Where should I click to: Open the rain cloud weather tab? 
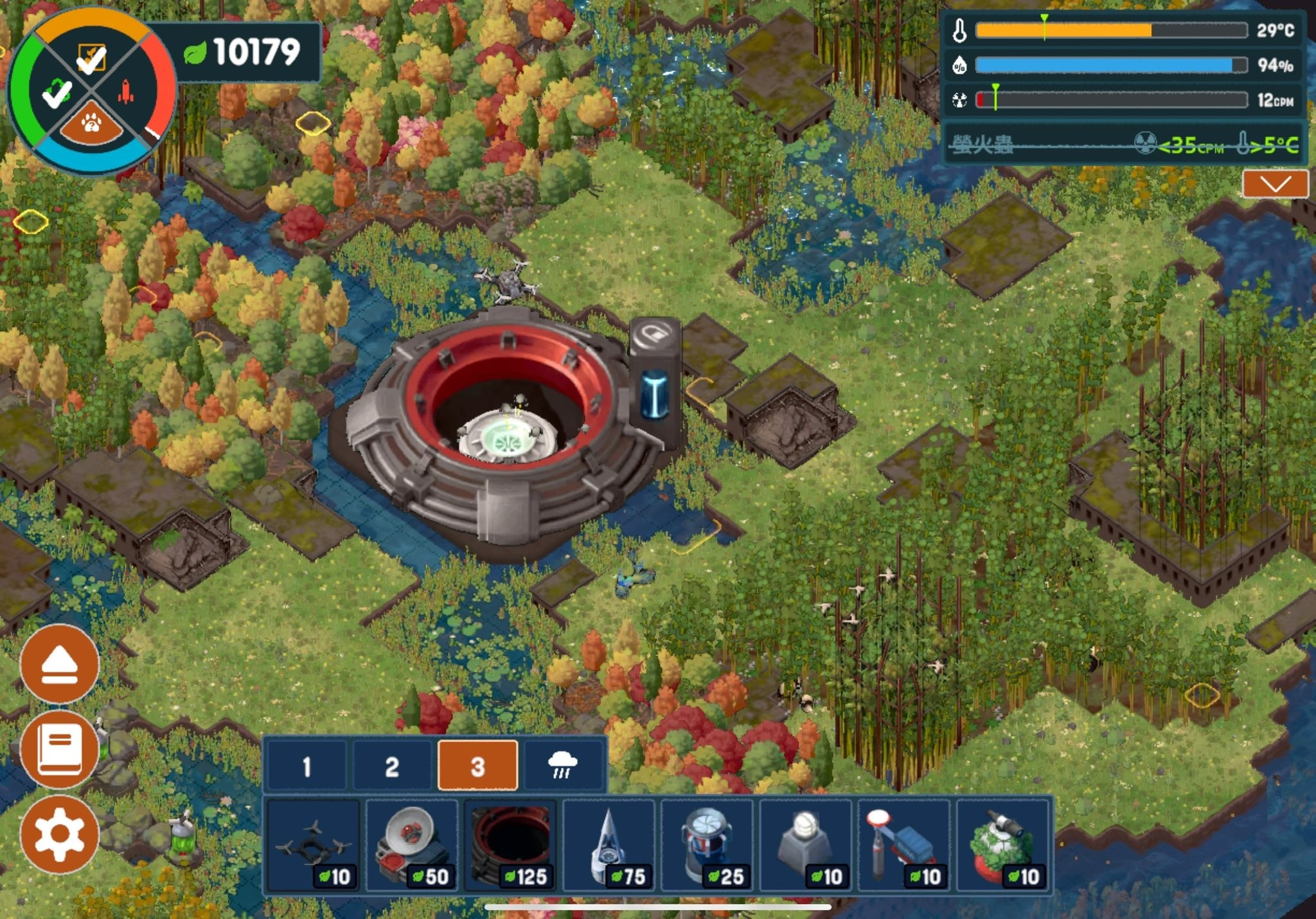tap(563, 765)
